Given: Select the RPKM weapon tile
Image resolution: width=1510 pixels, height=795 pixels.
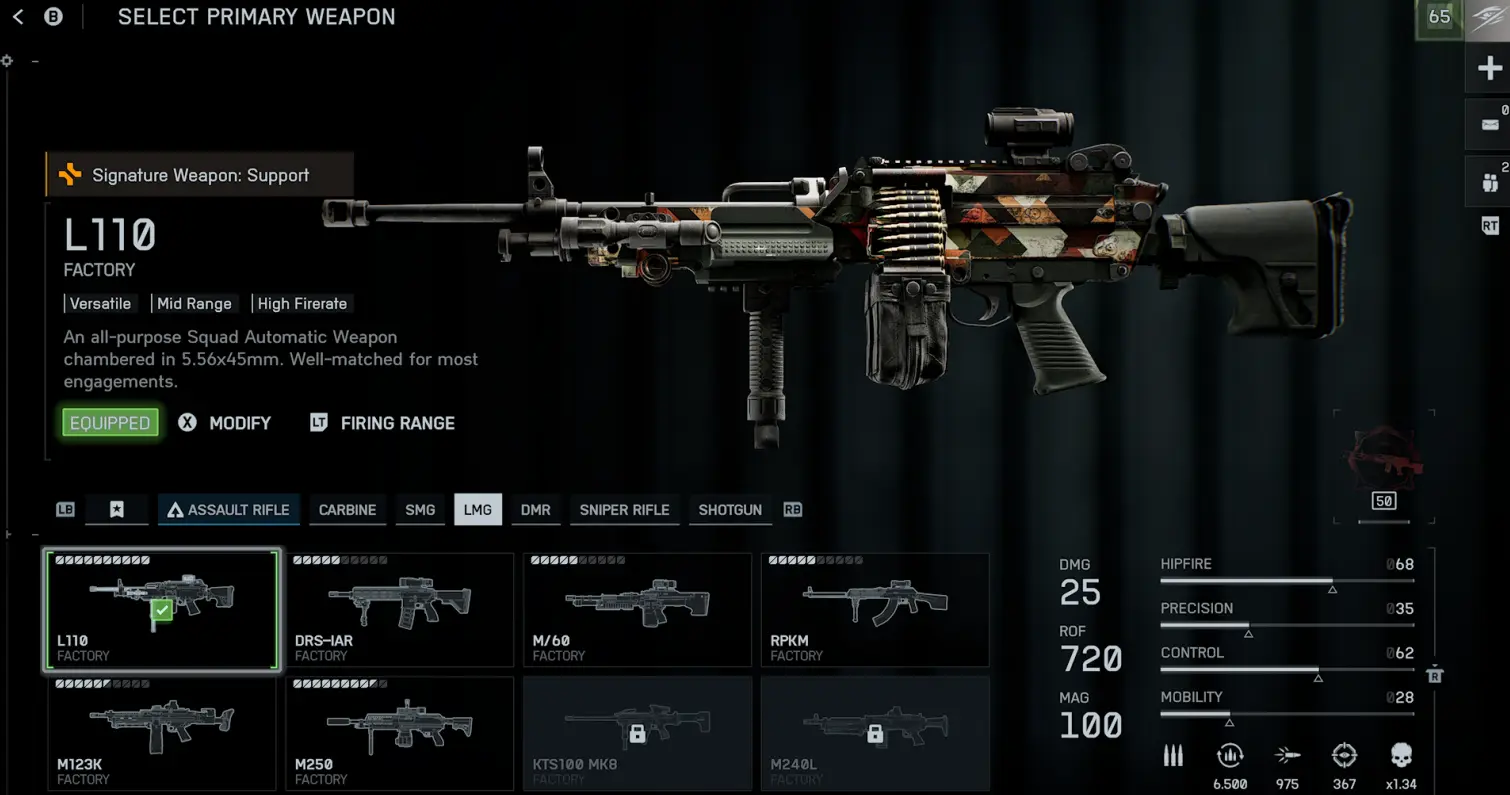Looking at the screenshot, I should pos(875,609).
